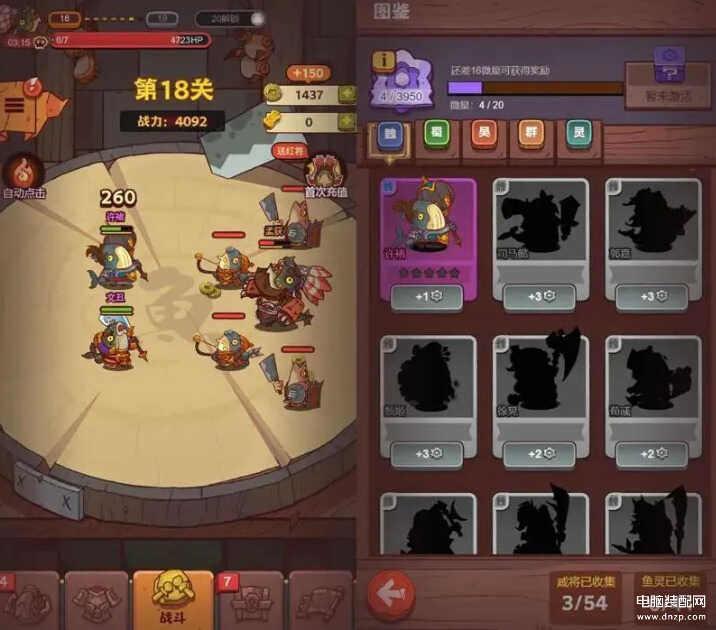Screen dimensions: 716x630
Task: Open the yellow info icon on codex badge
Action: click(382, 61)
